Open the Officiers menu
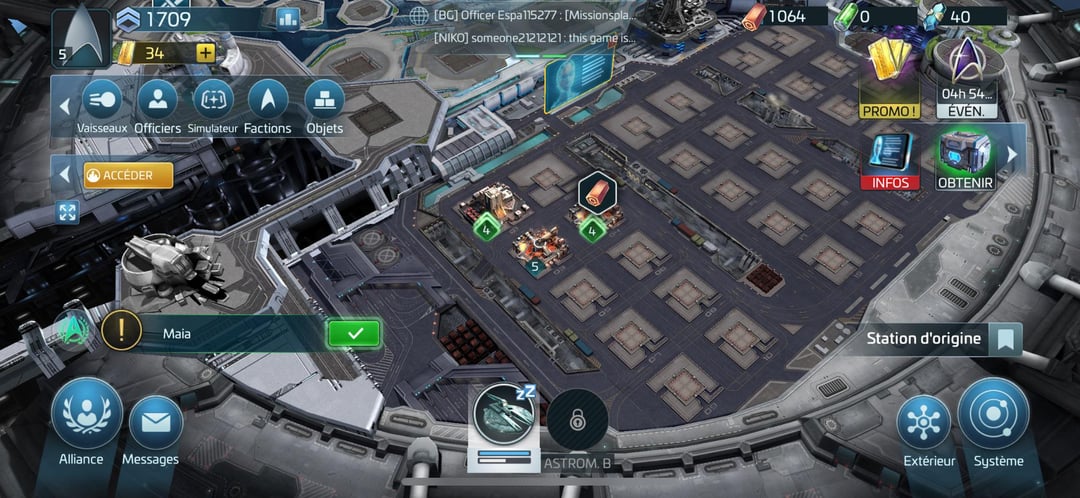 pos(157,101)
